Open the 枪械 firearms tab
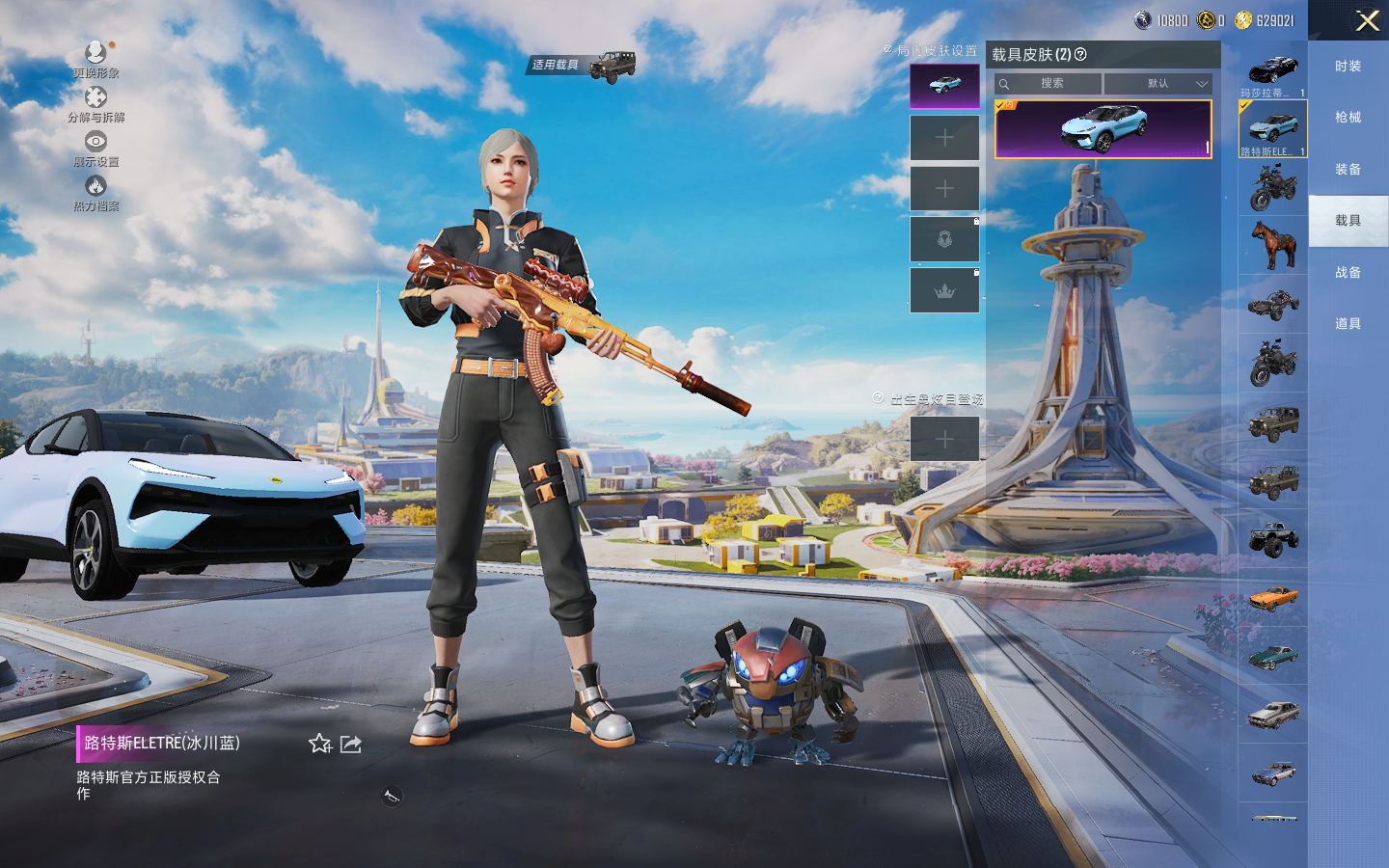Viewport: 1389px width, 868px height. (1348, 118)
